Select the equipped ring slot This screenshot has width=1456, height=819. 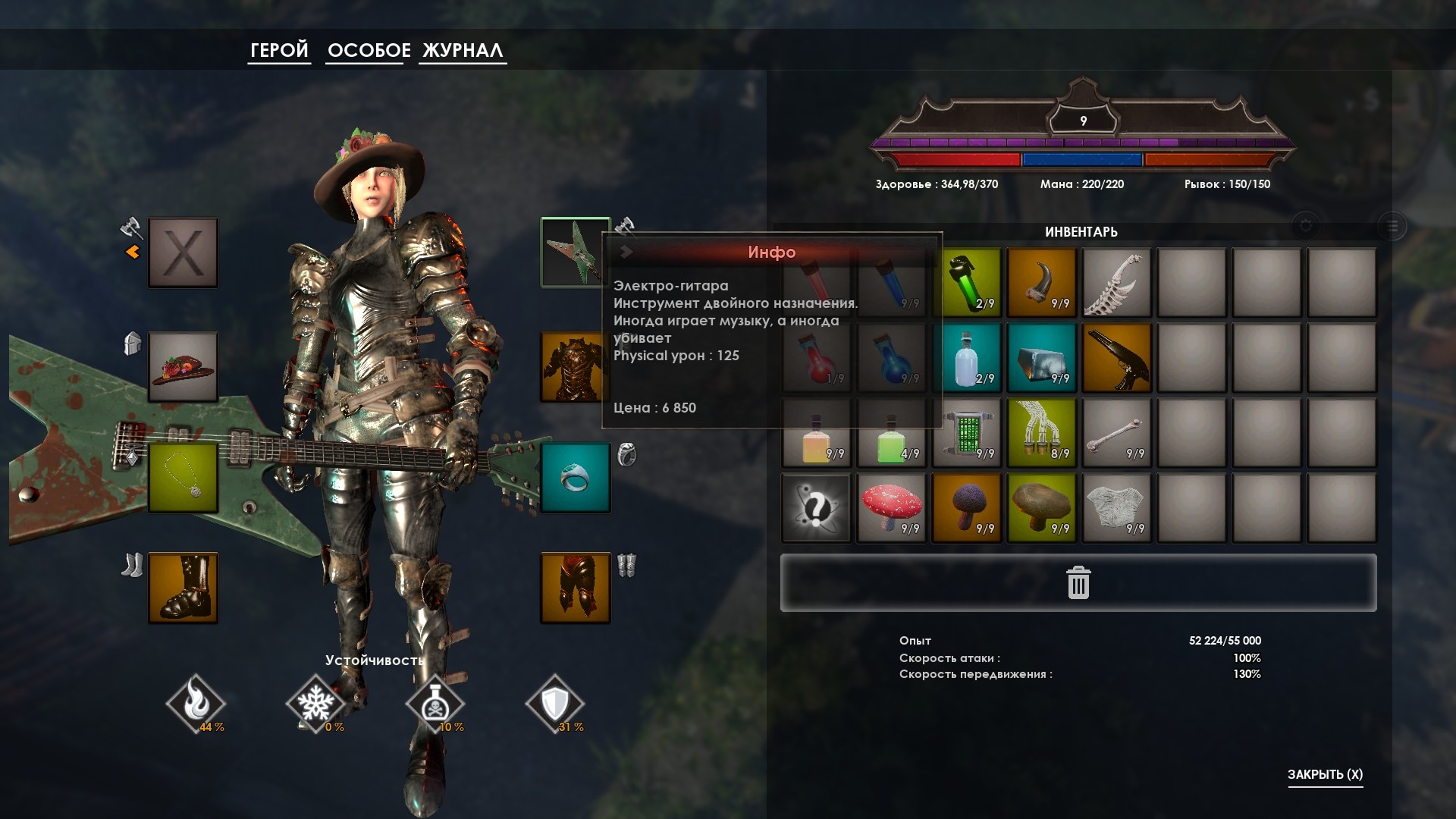575,479
